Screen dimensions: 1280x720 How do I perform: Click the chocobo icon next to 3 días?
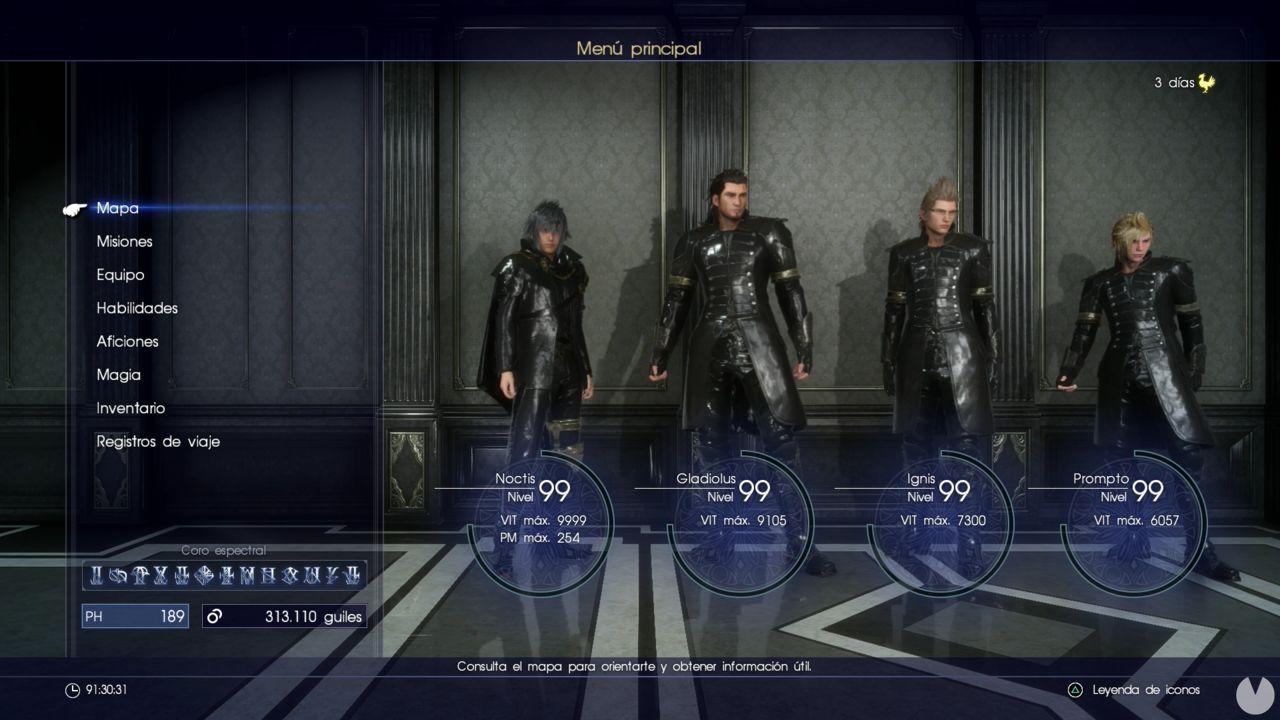point(1207,85)
